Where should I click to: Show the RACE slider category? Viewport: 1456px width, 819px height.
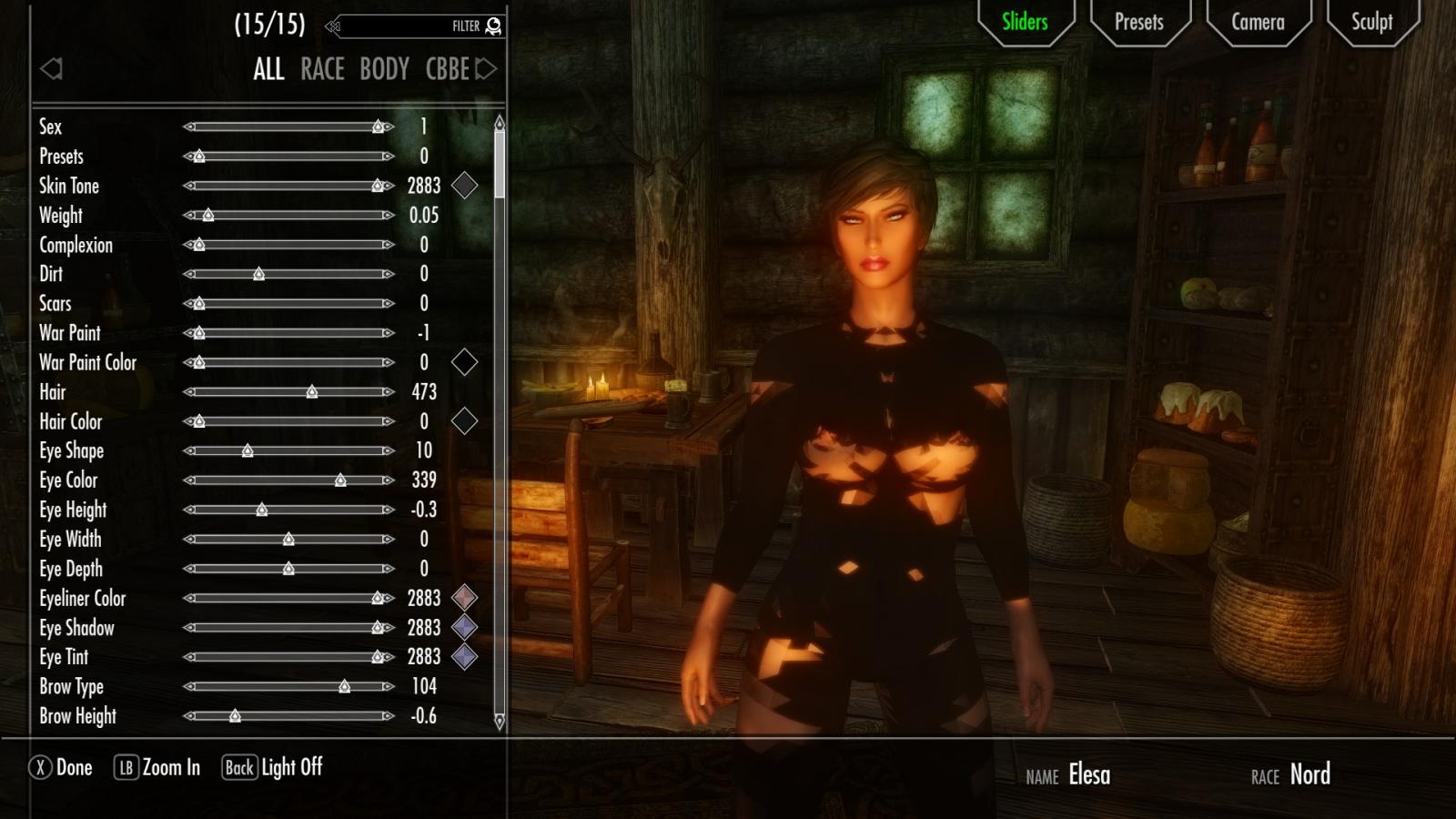pyautogui.click(x=322, y=69)
